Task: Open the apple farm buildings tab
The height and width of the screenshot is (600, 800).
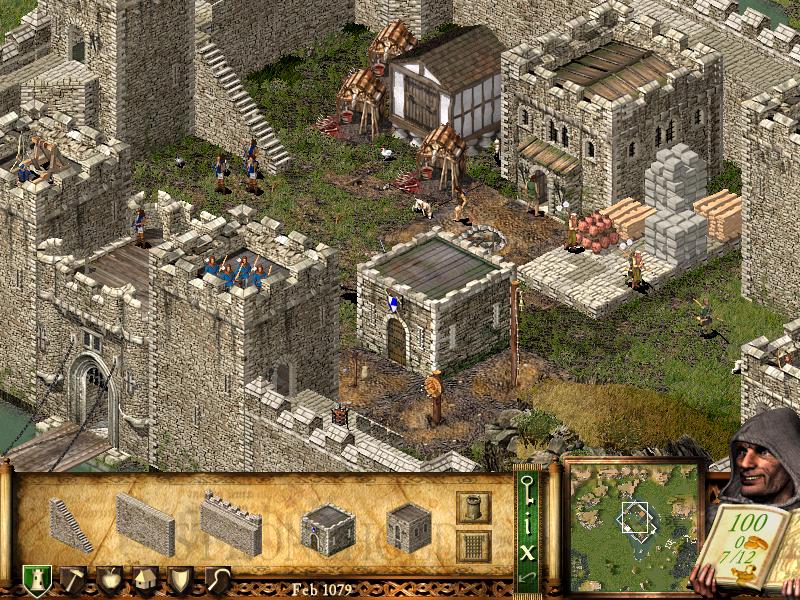Action: click(109, 581)
